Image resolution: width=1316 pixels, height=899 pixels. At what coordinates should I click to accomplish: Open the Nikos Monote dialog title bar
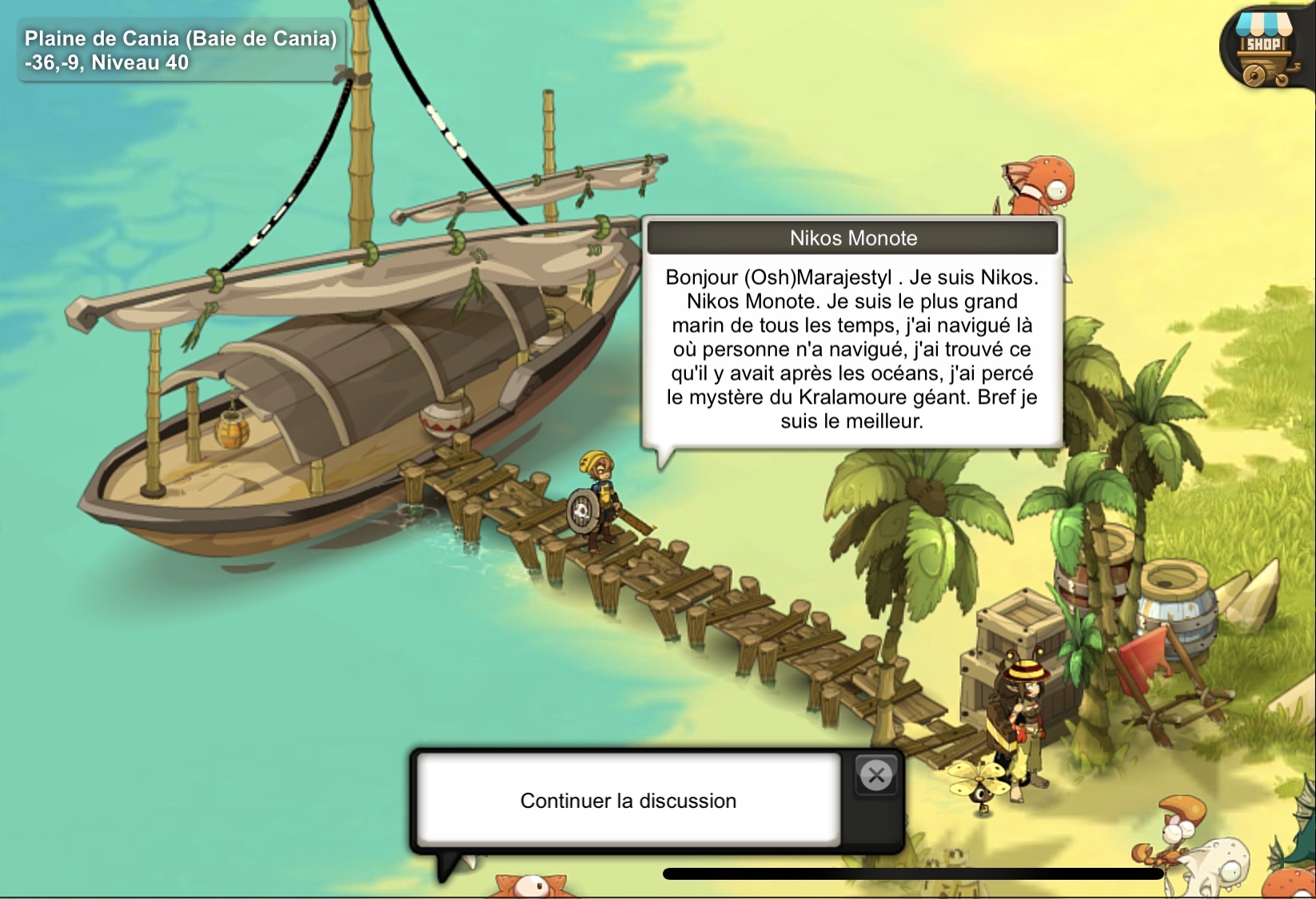[852, 237]
